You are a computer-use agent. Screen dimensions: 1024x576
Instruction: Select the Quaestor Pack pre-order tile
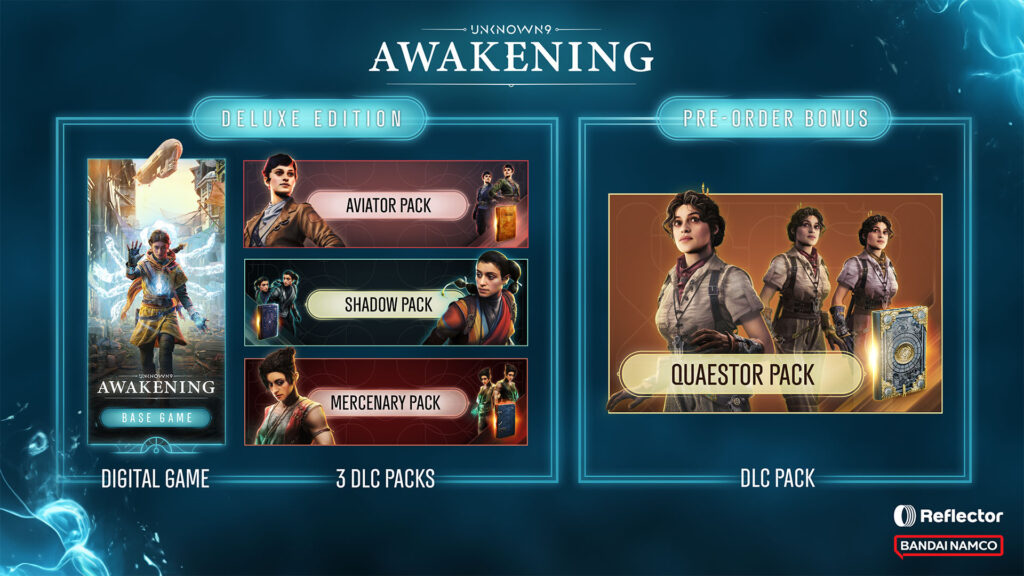point(775,303)
